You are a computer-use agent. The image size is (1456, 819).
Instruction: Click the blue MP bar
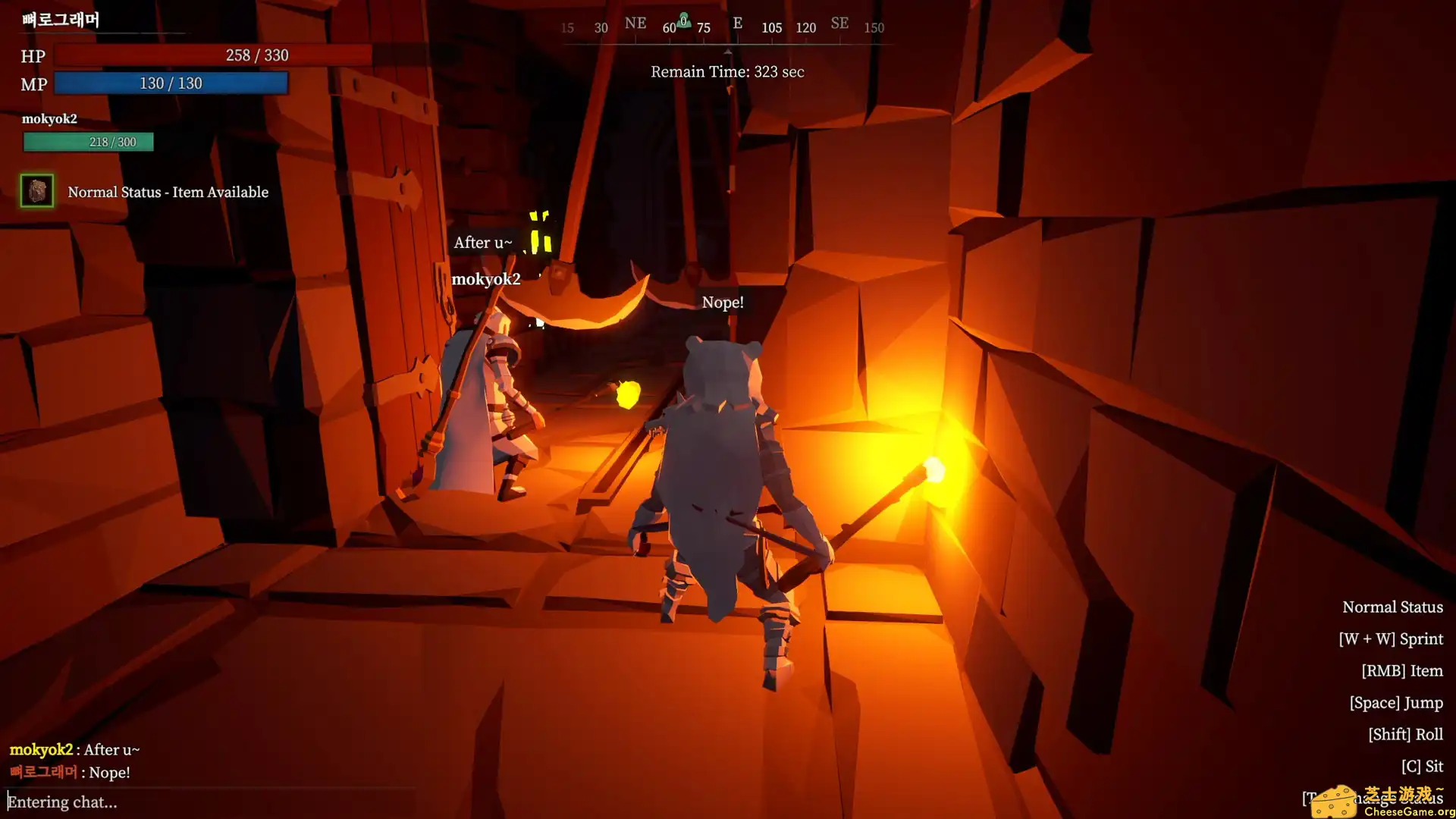pyautogui.click(x=171, y=83)
